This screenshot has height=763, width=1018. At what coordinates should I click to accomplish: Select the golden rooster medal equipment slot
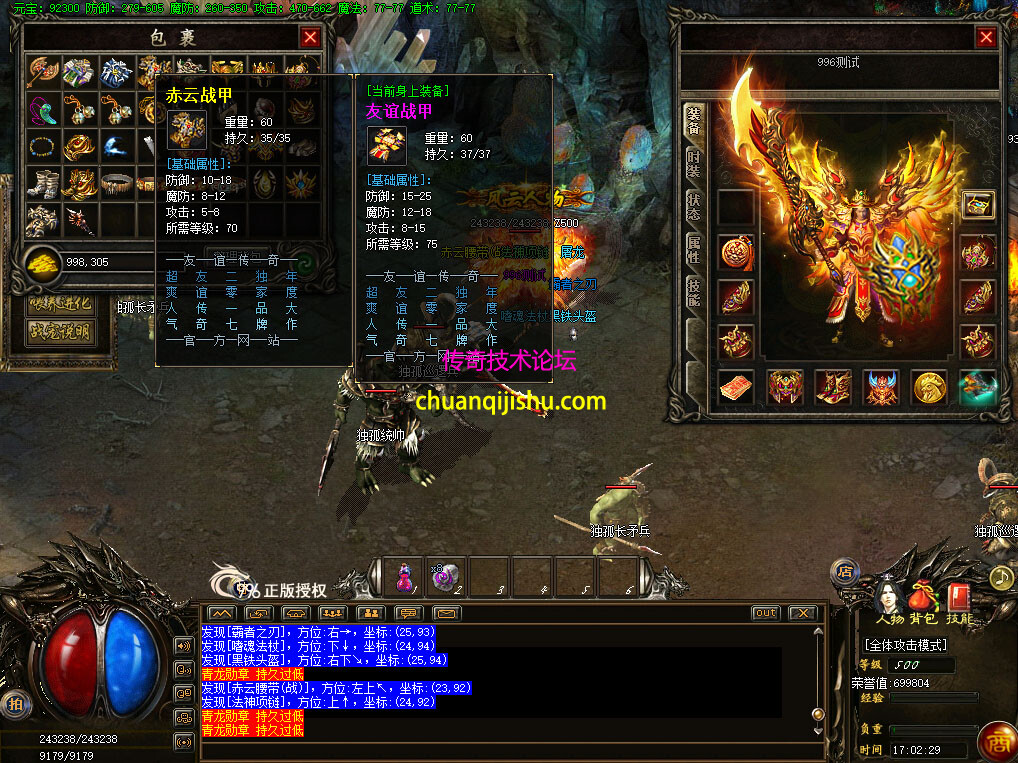(x=930, y=388)
